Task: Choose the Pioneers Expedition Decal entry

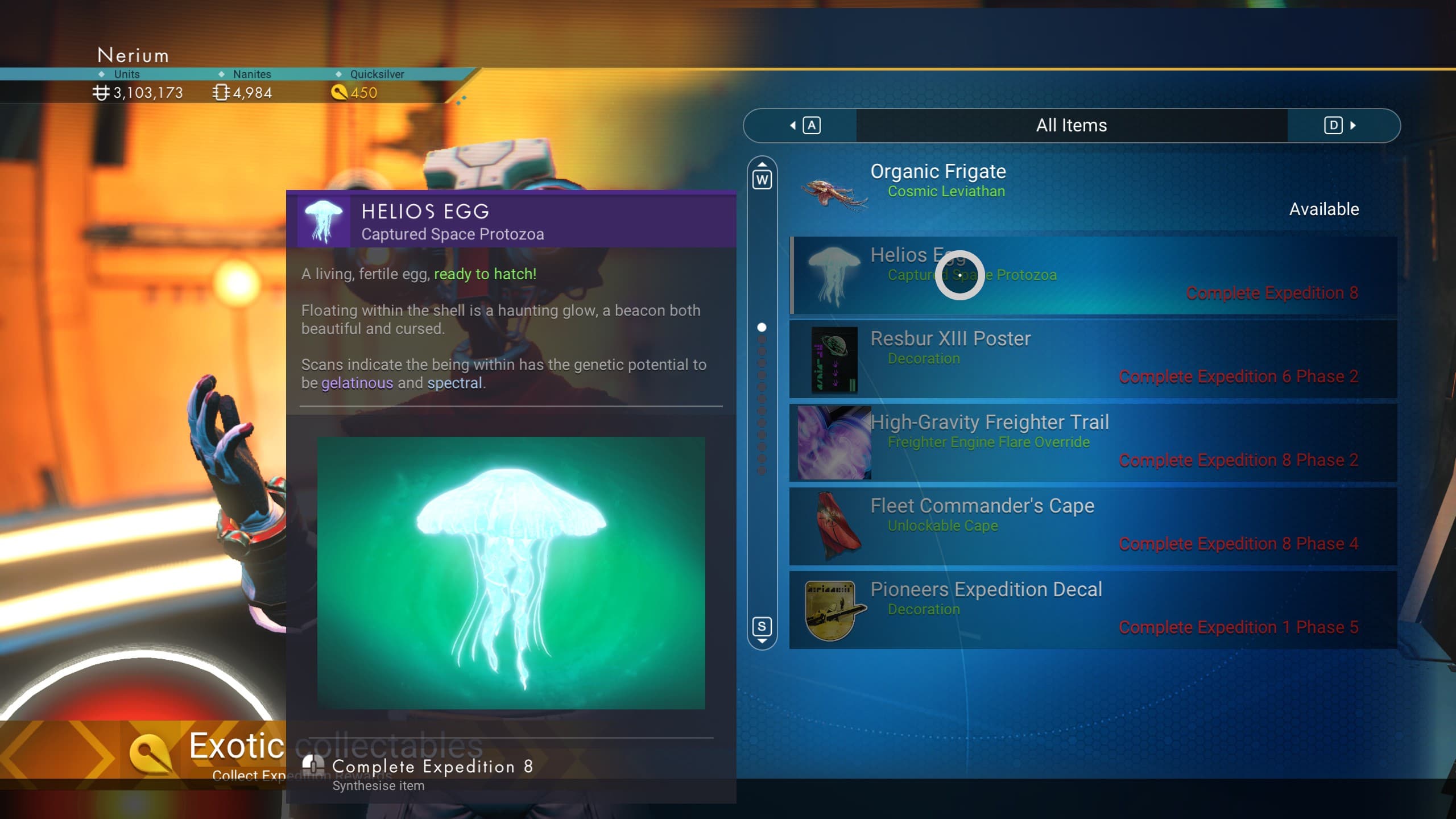Action: click(x=1092, y=610)
